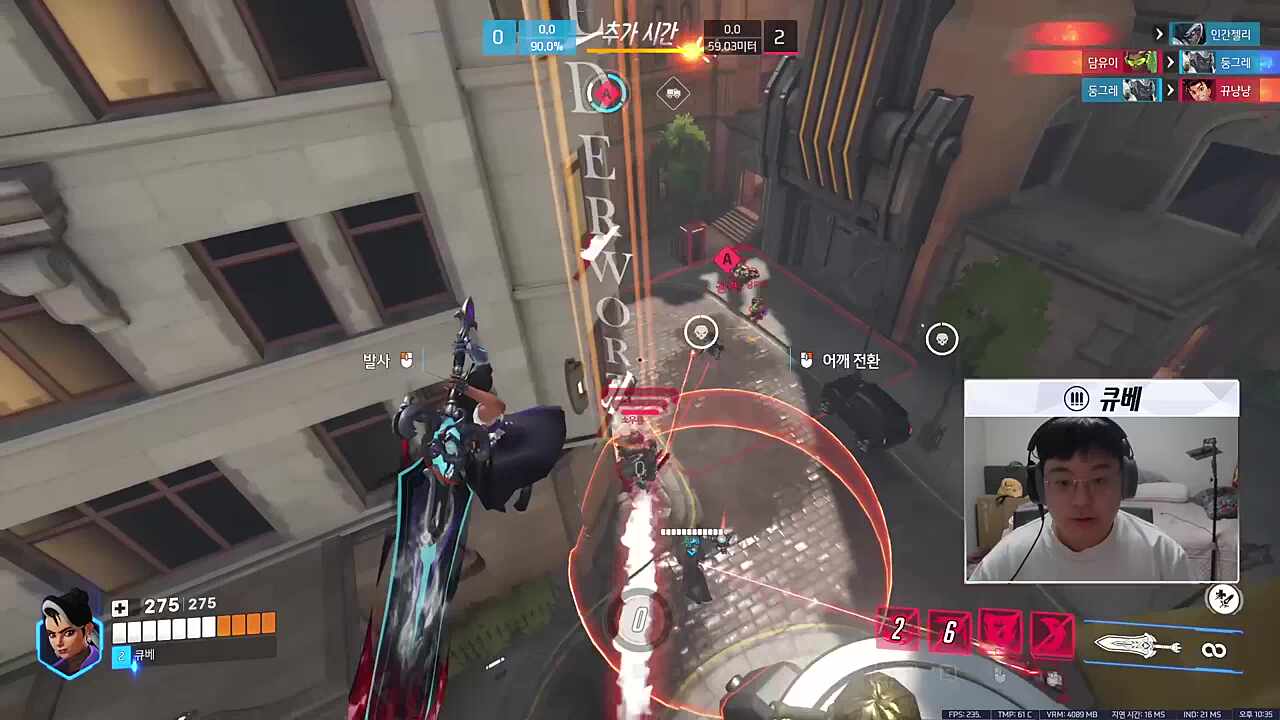Select the ability icon with 6 charges

coord(947,631)
